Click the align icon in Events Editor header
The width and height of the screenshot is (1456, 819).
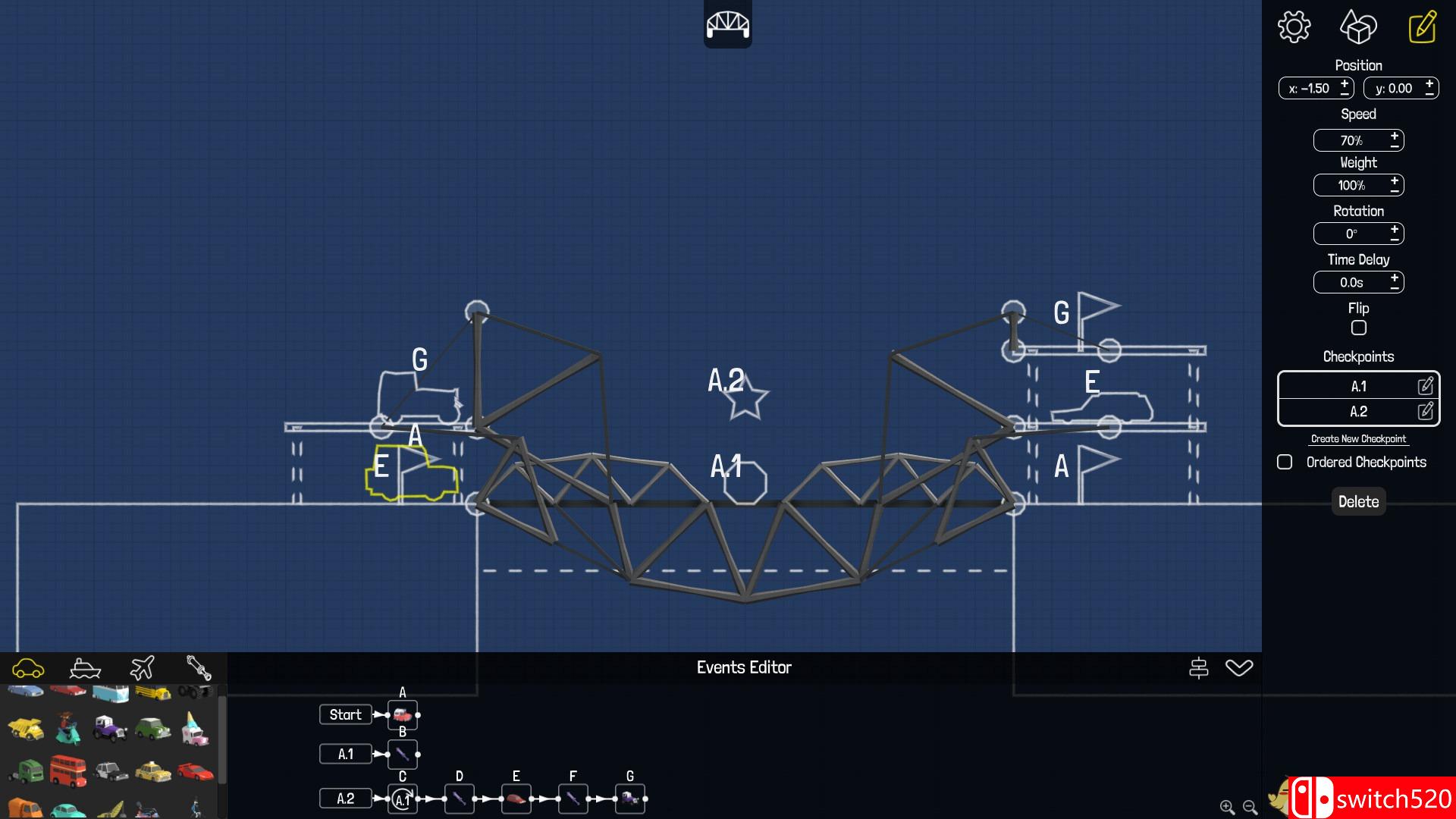1200,667
